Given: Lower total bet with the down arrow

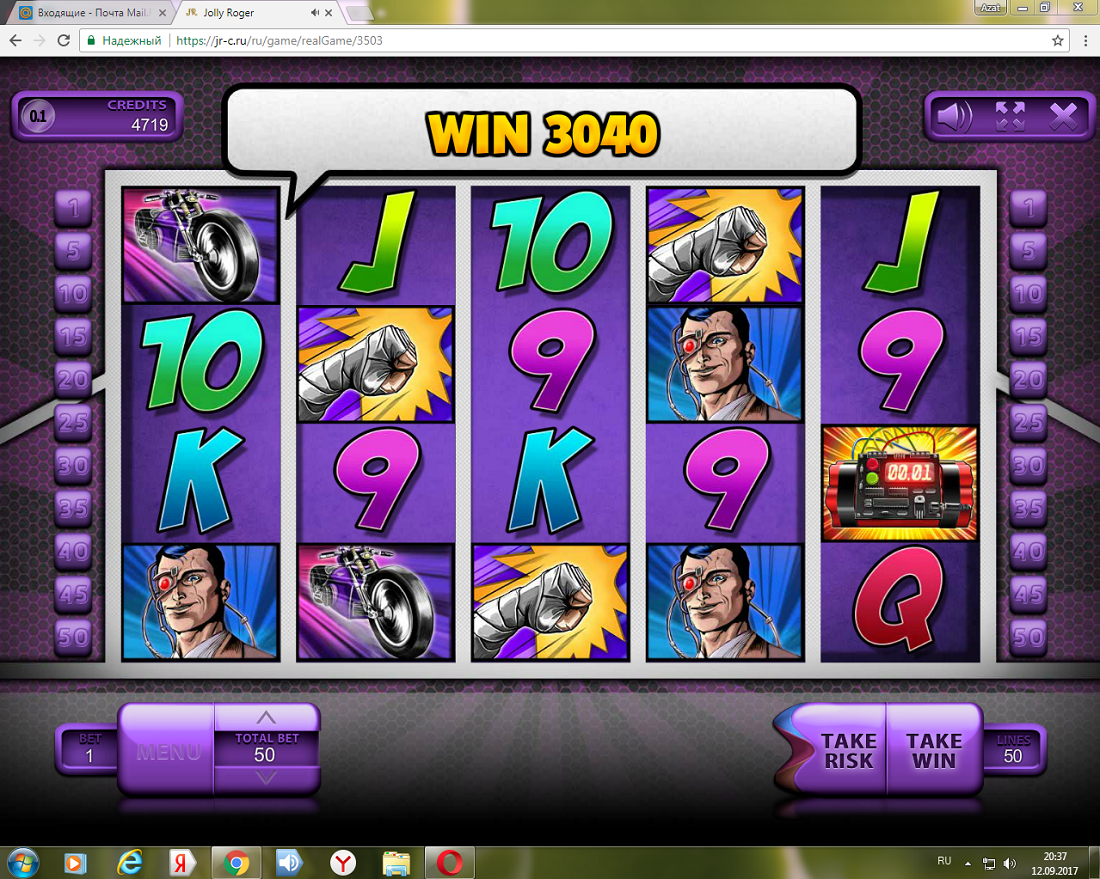Looking at the screenshot, I should click(x=265, y=778).
